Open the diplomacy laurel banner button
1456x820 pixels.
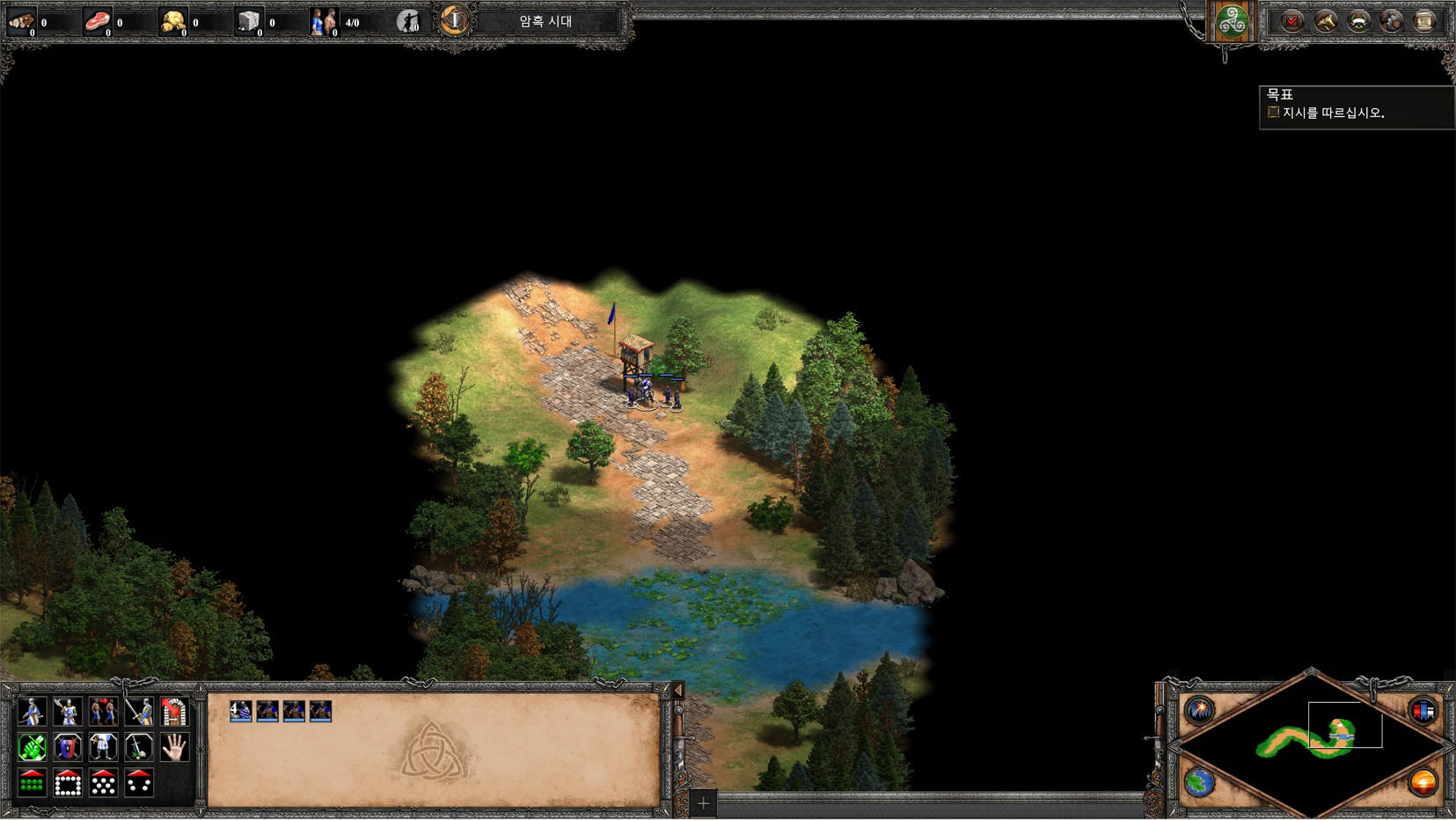pos(1358,21)
